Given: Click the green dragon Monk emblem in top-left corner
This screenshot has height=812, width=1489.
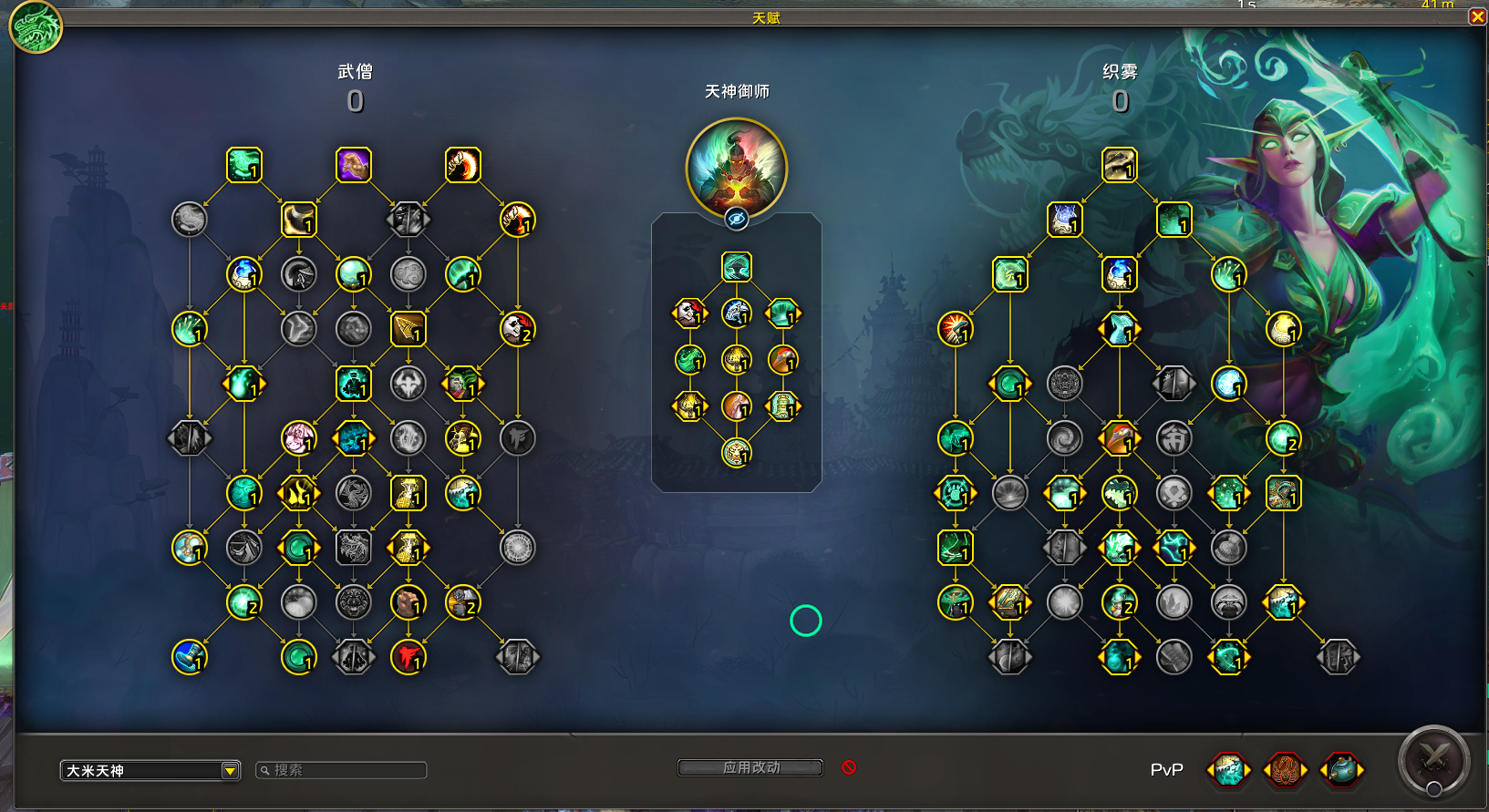Looking at the screenshot, I should (34, 27).
